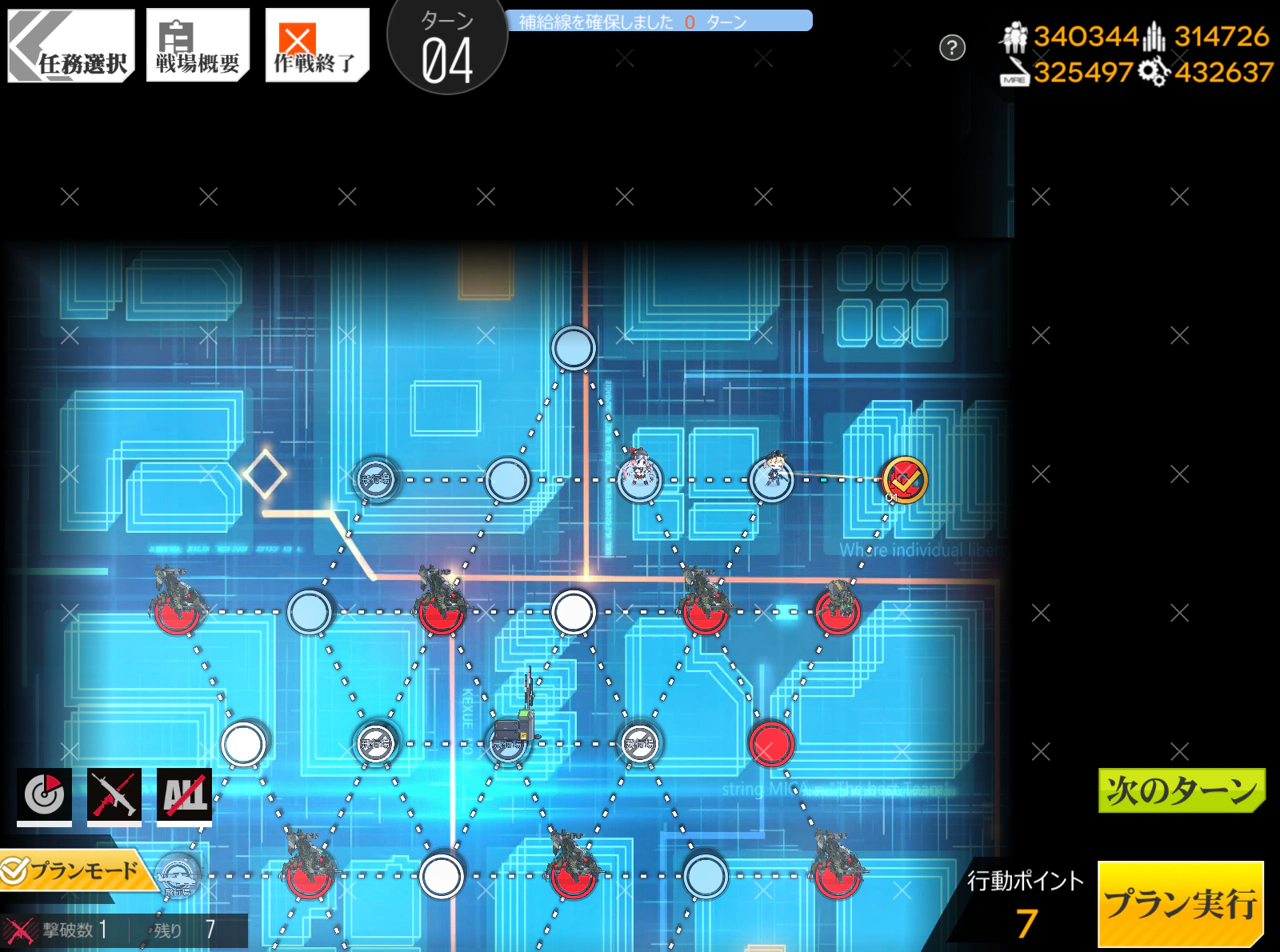The image size is (1280, 952).
Task: End the operation with 作戦終了
Action: click(316, 46)
